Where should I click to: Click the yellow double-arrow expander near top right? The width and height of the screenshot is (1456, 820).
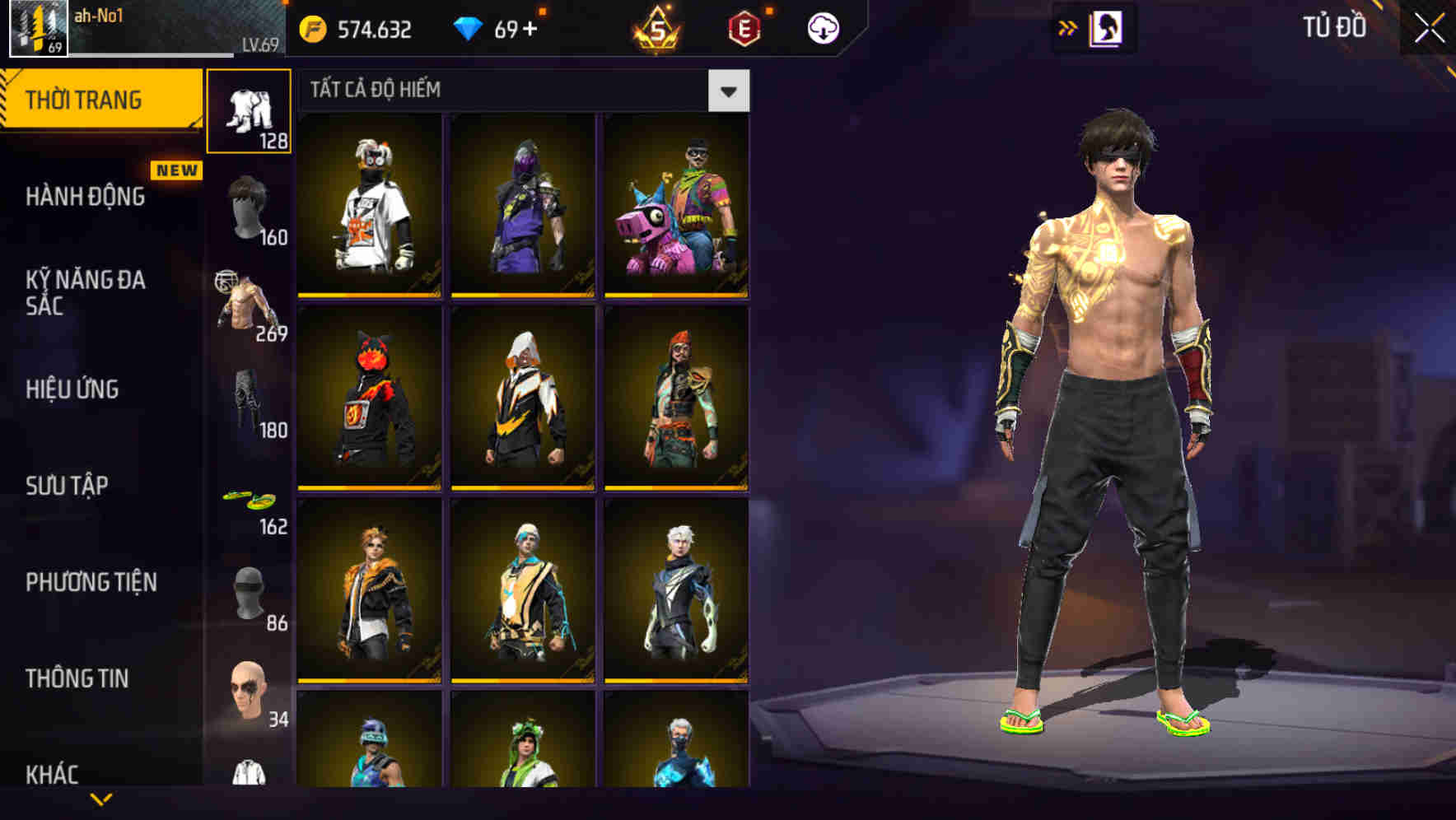(1068, 27)
